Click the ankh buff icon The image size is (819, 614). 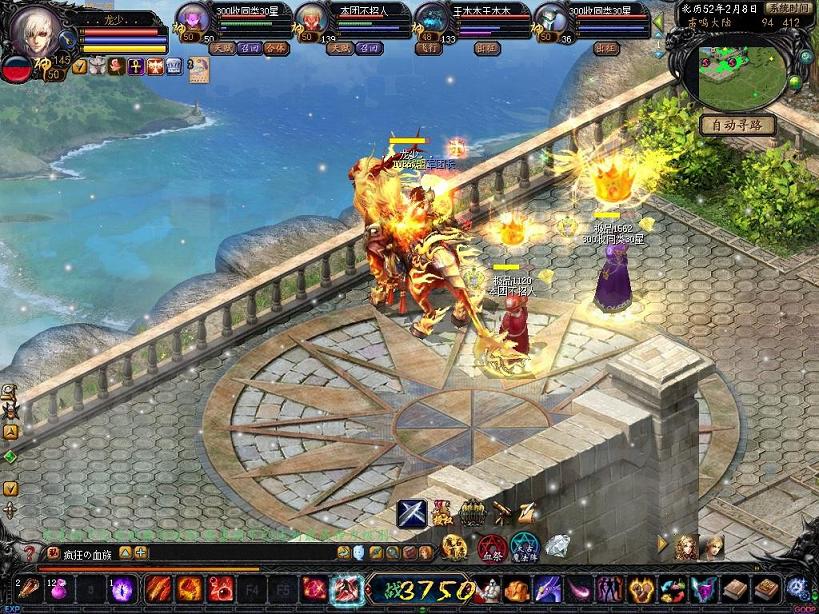point(135,66)
